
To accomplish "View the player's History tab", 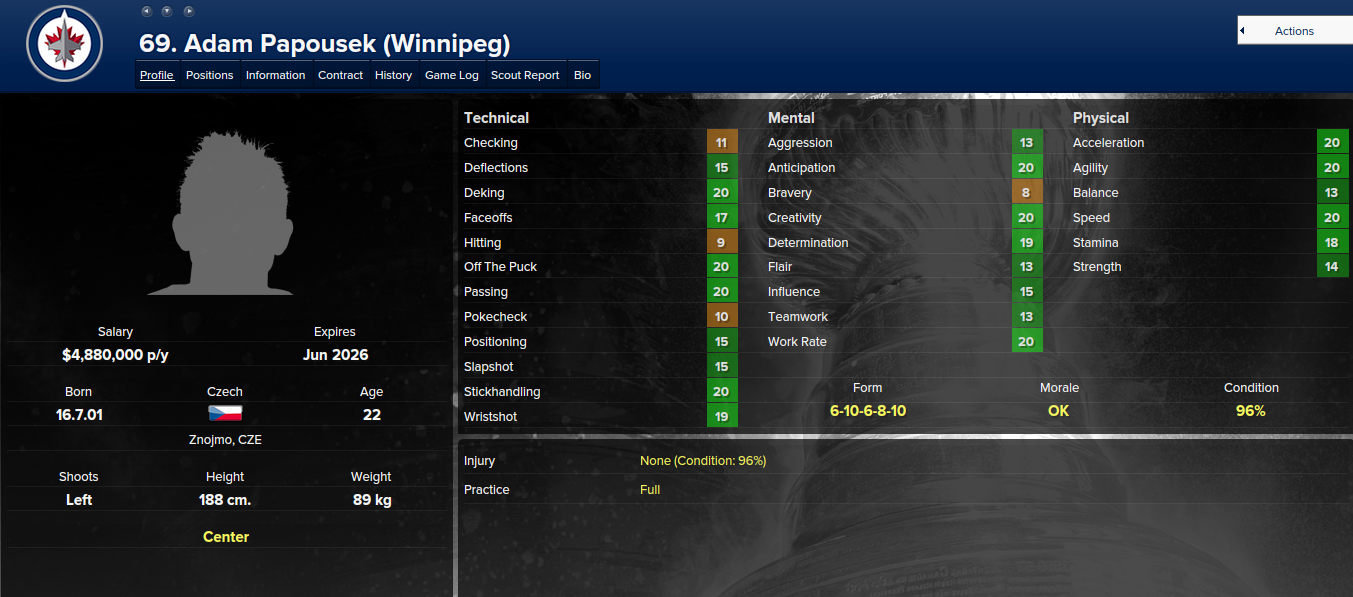I will (x=393, y=75).
